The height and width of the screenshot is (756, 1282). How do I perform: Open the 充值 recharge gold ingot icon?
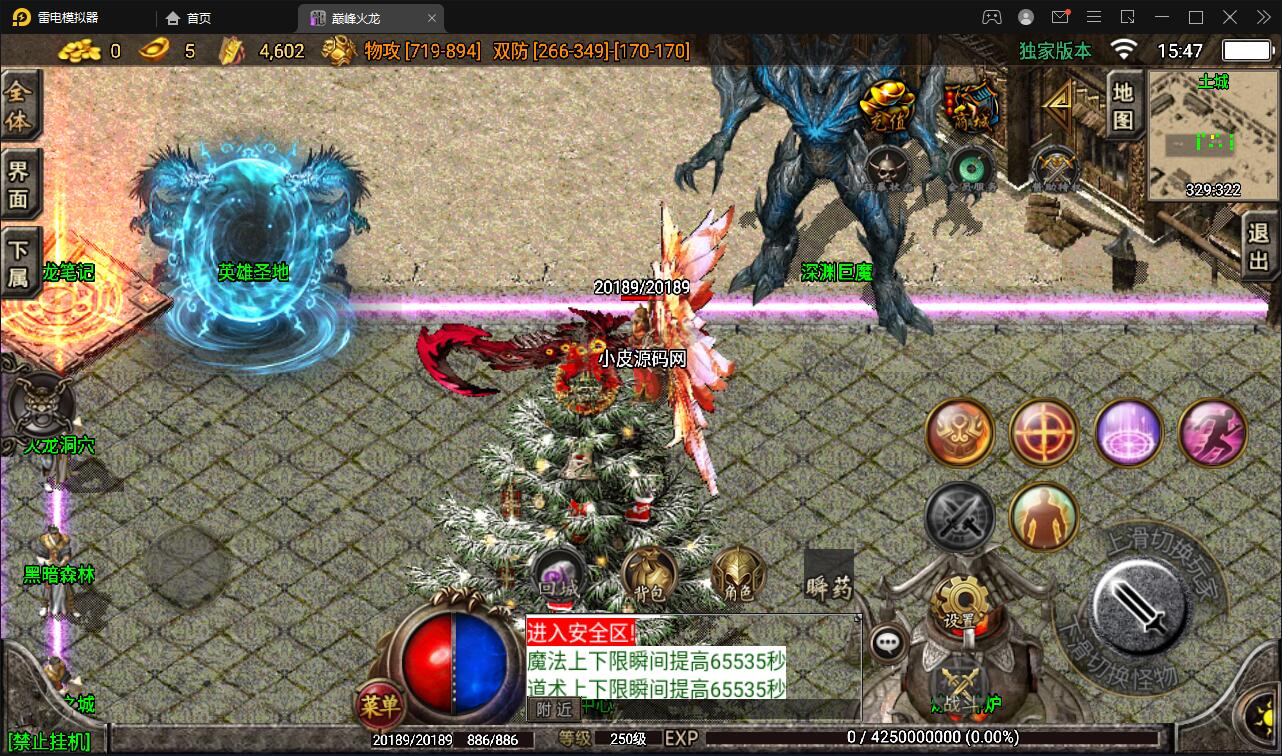[888, 103]
